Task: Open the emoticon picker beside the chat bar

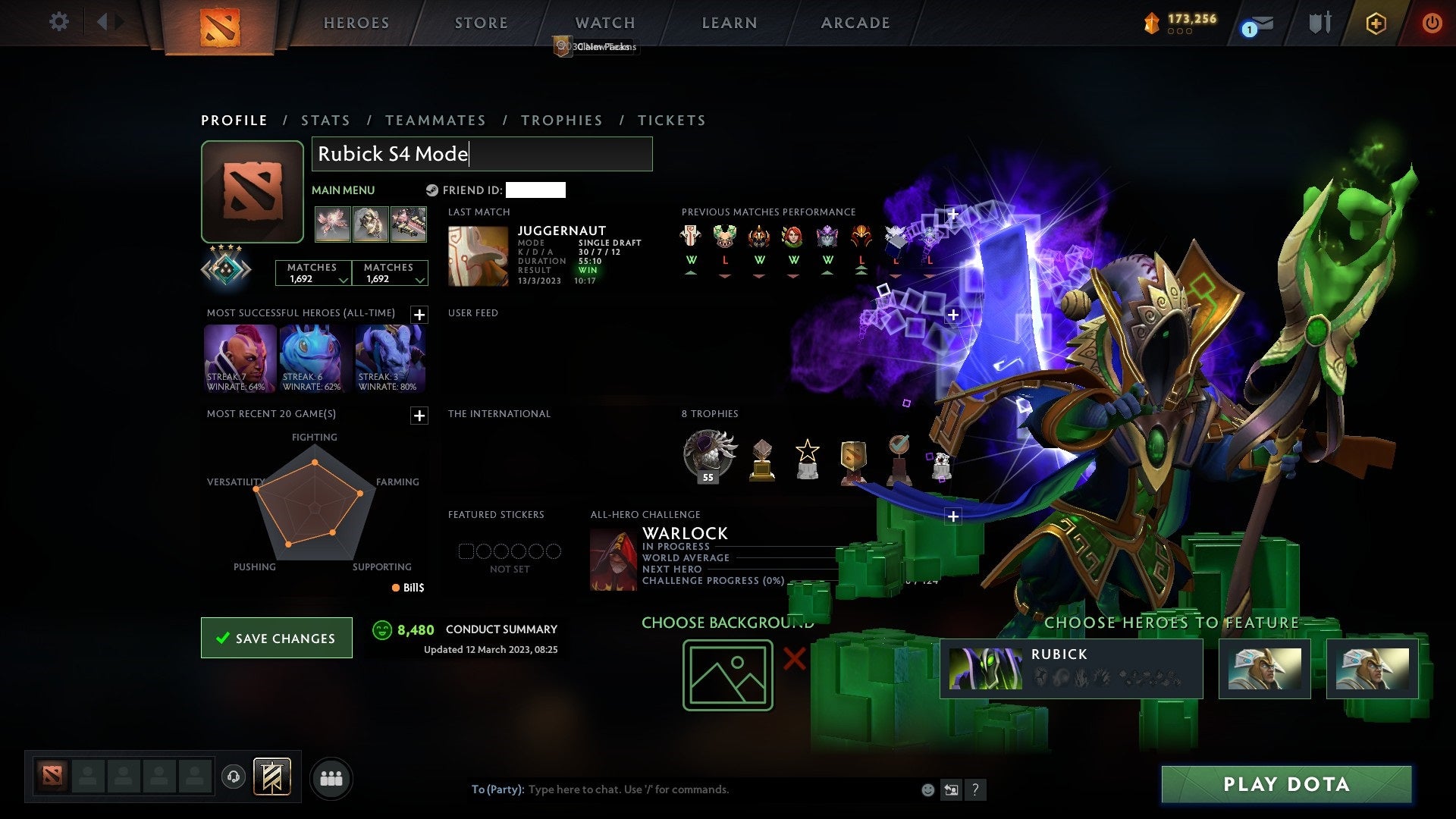Action: [927, 789]
